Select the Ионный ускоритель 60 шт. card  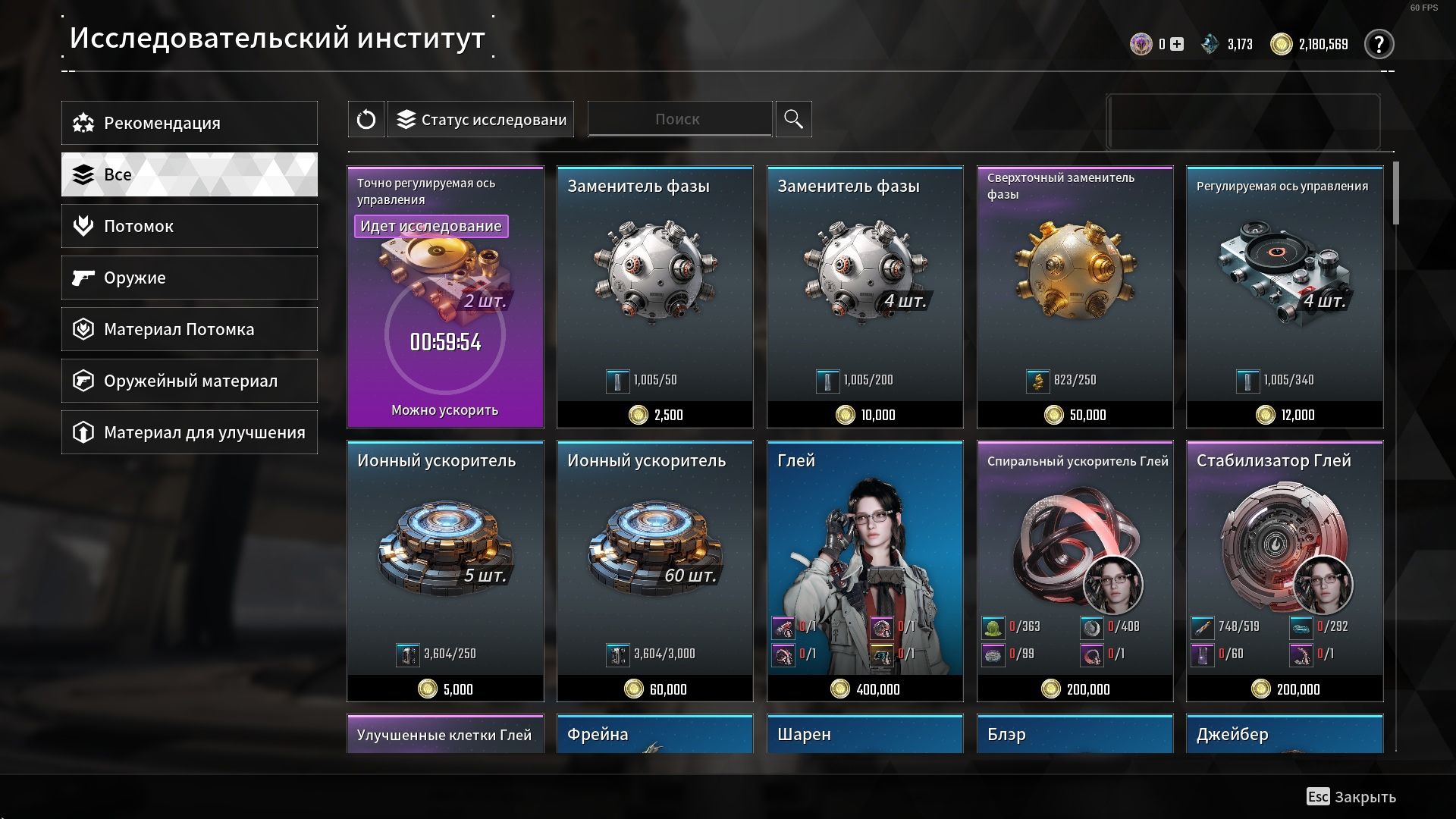click(654, 570)
